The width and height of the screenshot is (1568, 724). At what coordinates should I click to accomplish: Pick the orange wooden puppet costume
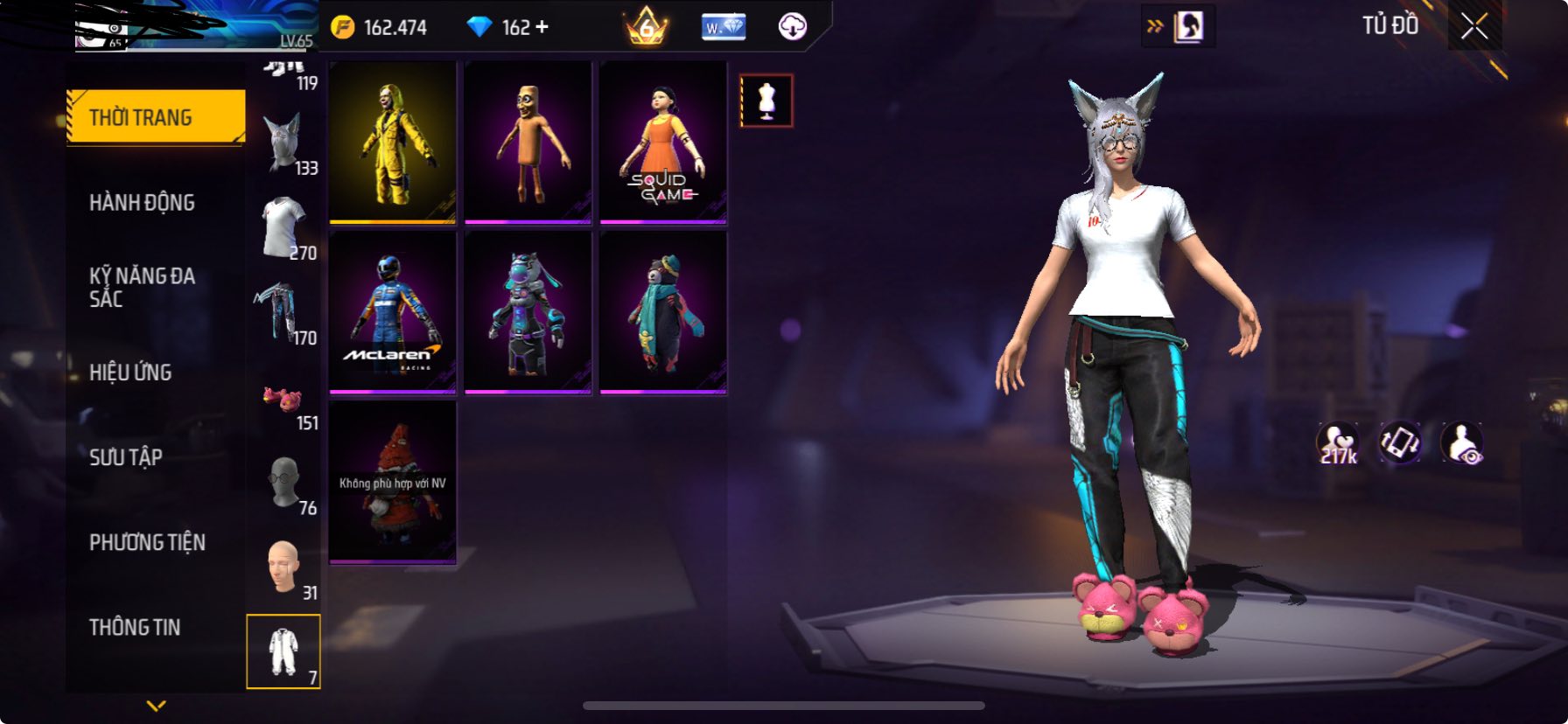pyautogui.click(x=528, y=142)
